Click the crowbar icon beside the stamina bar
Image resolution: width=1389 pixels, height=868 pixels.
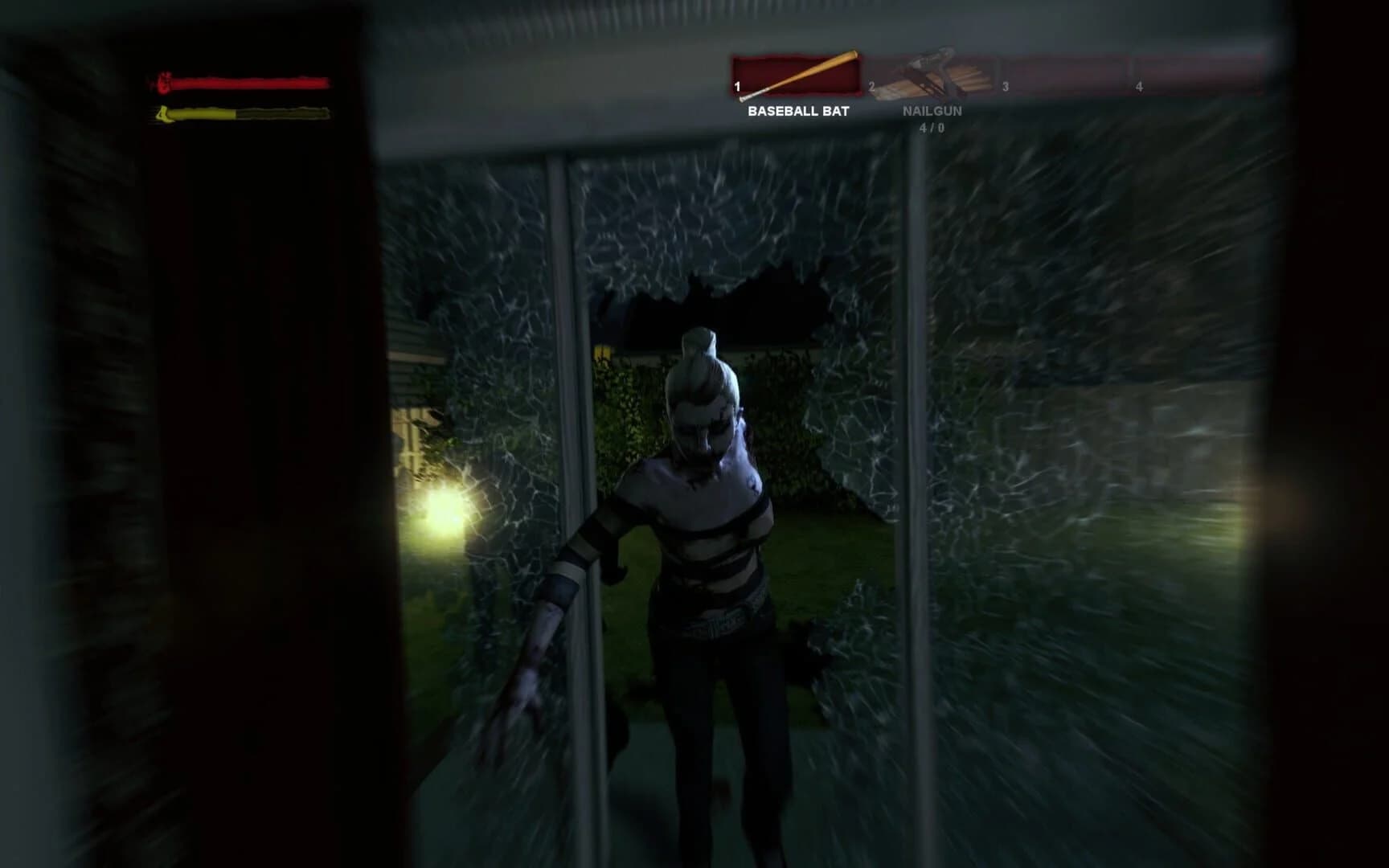(164, 115)
